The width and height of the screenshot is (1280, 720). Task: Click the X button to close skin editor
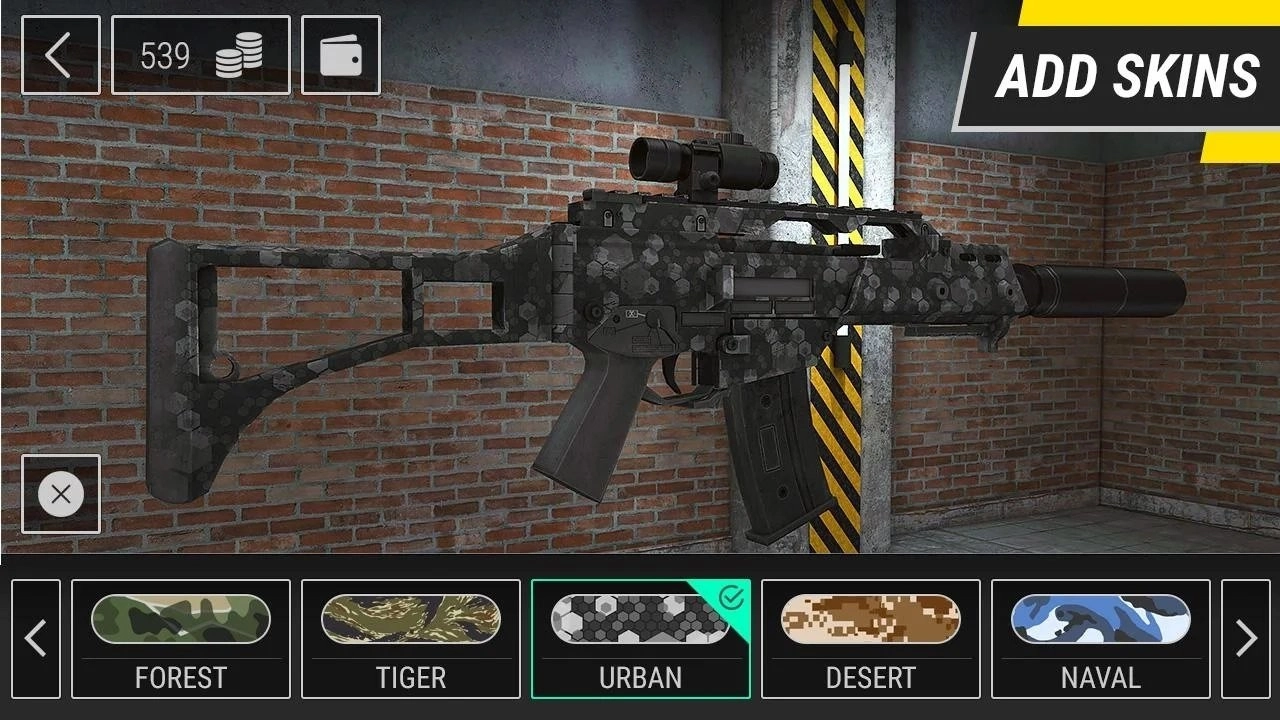60,493
